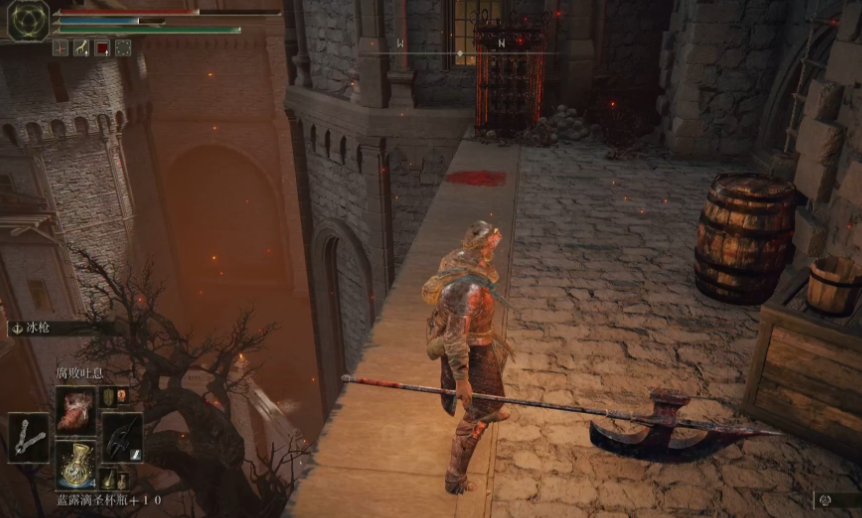Click the dotted circle status effect icon
Viewport: 862px width, 518px height.
click(123, 47)
